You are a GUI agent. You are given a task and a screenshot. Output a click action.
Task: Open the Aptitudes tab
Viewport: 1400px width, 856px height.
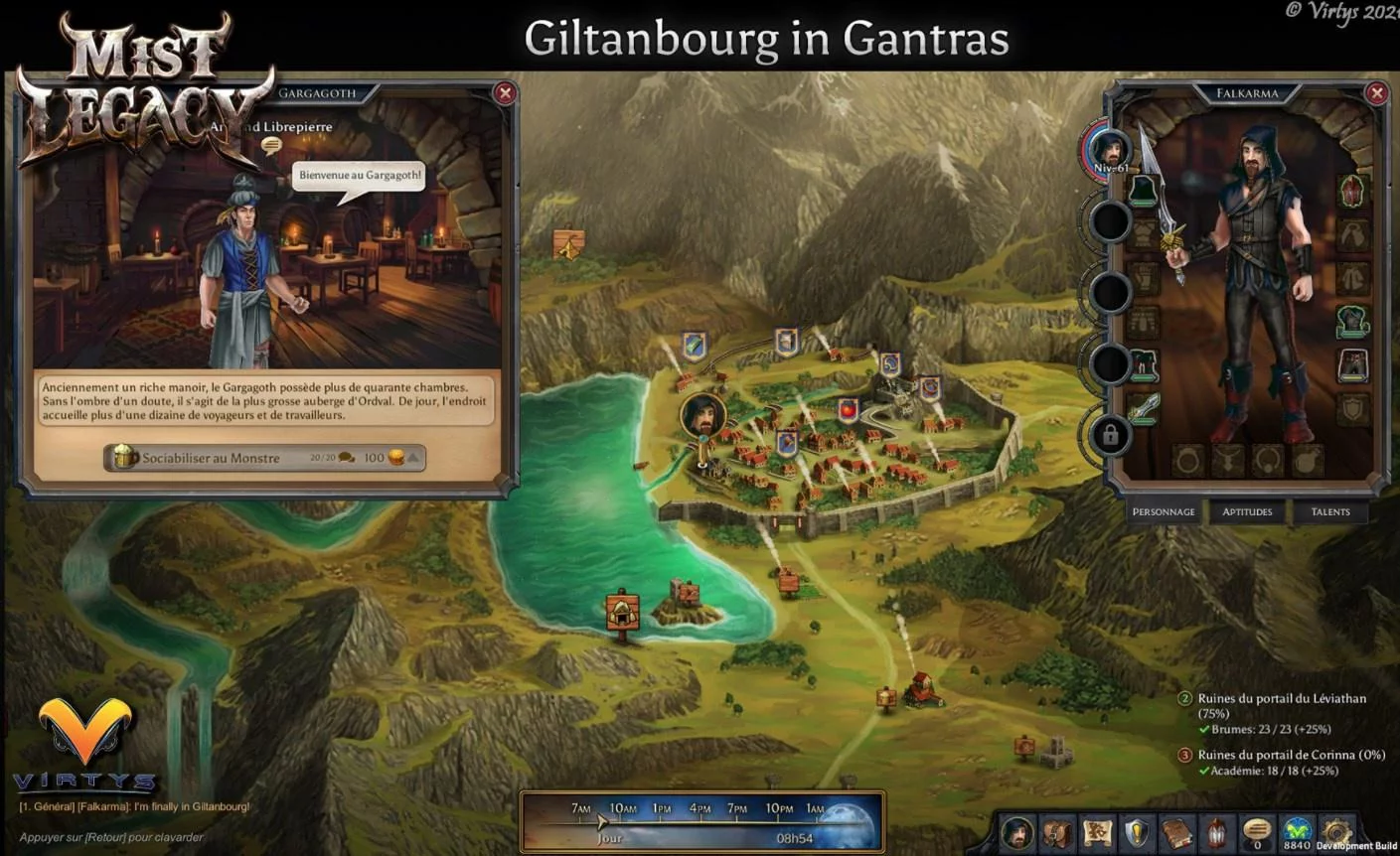pos(1247,511)
